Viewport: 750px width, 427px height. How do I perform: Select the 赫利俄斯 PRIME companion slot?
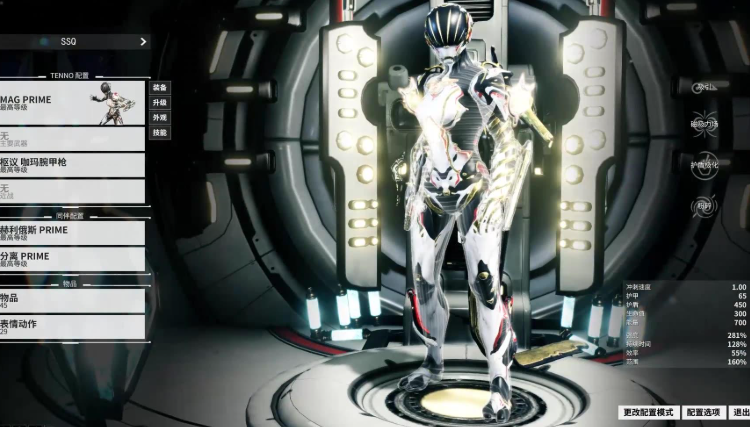pyautogui.click(x=72, y=232)
